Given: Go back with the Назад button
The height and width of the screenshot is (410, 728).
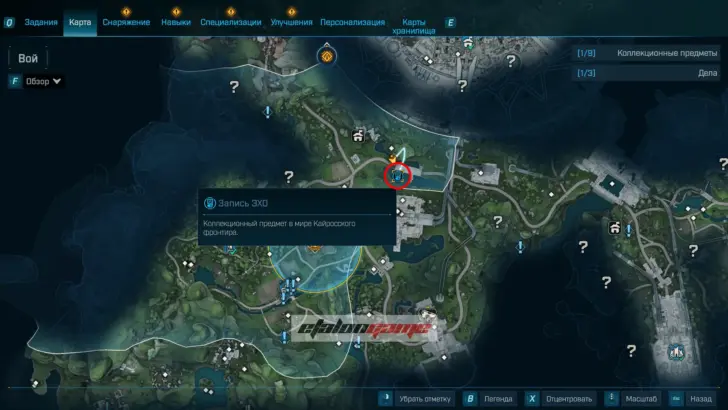Looking at the screenshot, I should 699,397.
